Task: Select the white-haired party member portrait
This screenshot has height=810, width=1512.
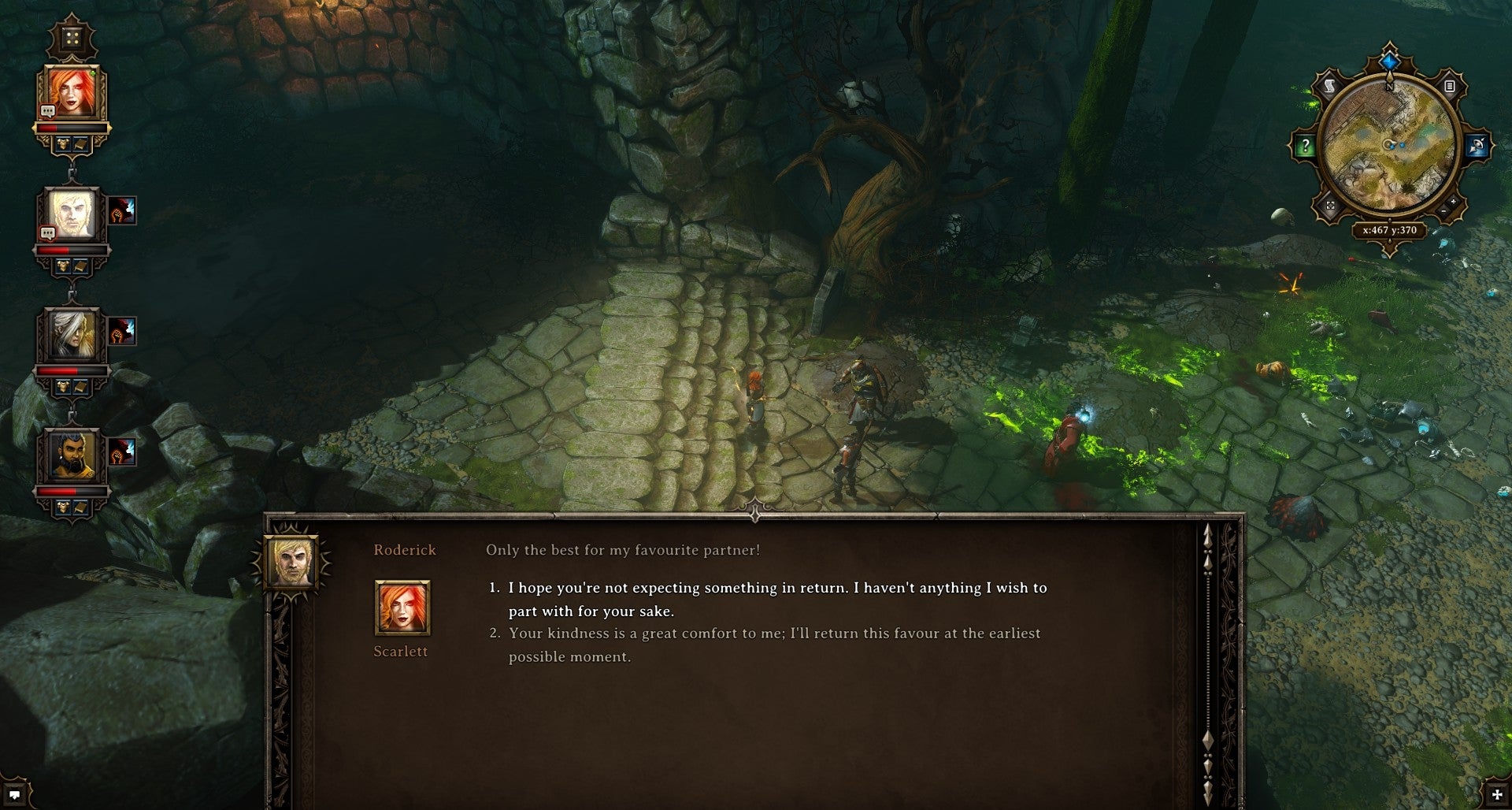Action: click(x=72, y=335)
